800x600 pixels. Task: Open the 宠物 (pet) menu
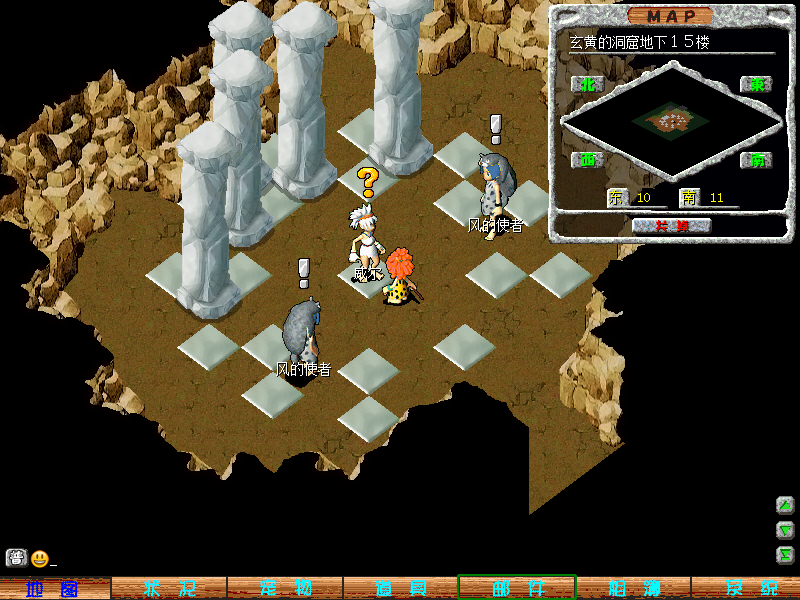[x=285, y=588]
